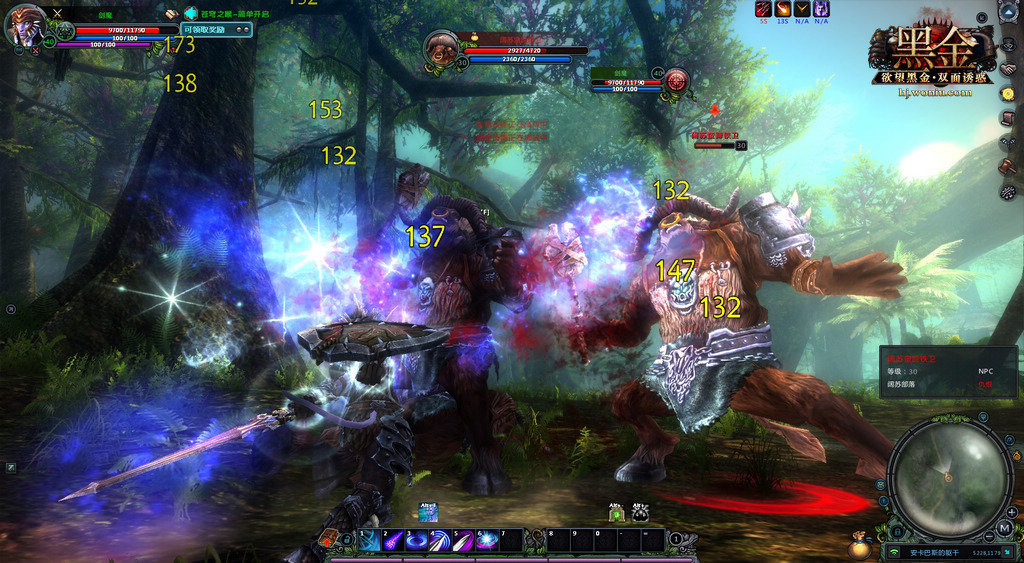Image resolution: width=1024 pixels, height=563 pixels.
Task: Trigger the white slash skill in slot 4
Action: pyautogui.click(x=439, y=541)
